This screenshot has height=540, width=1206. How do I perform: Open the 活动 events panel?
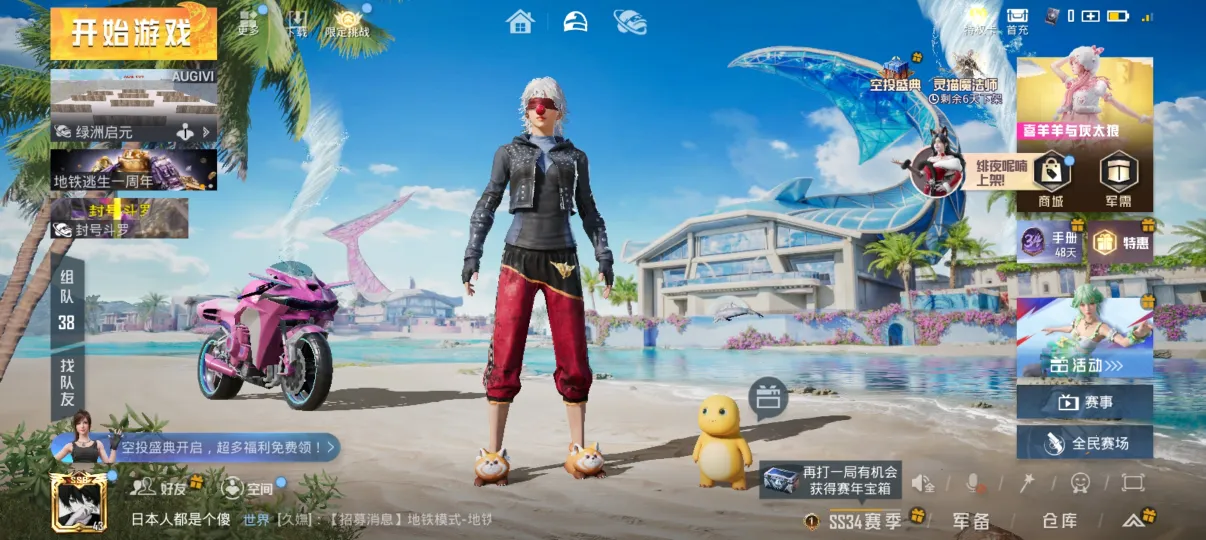click(x=1084, y=340)
